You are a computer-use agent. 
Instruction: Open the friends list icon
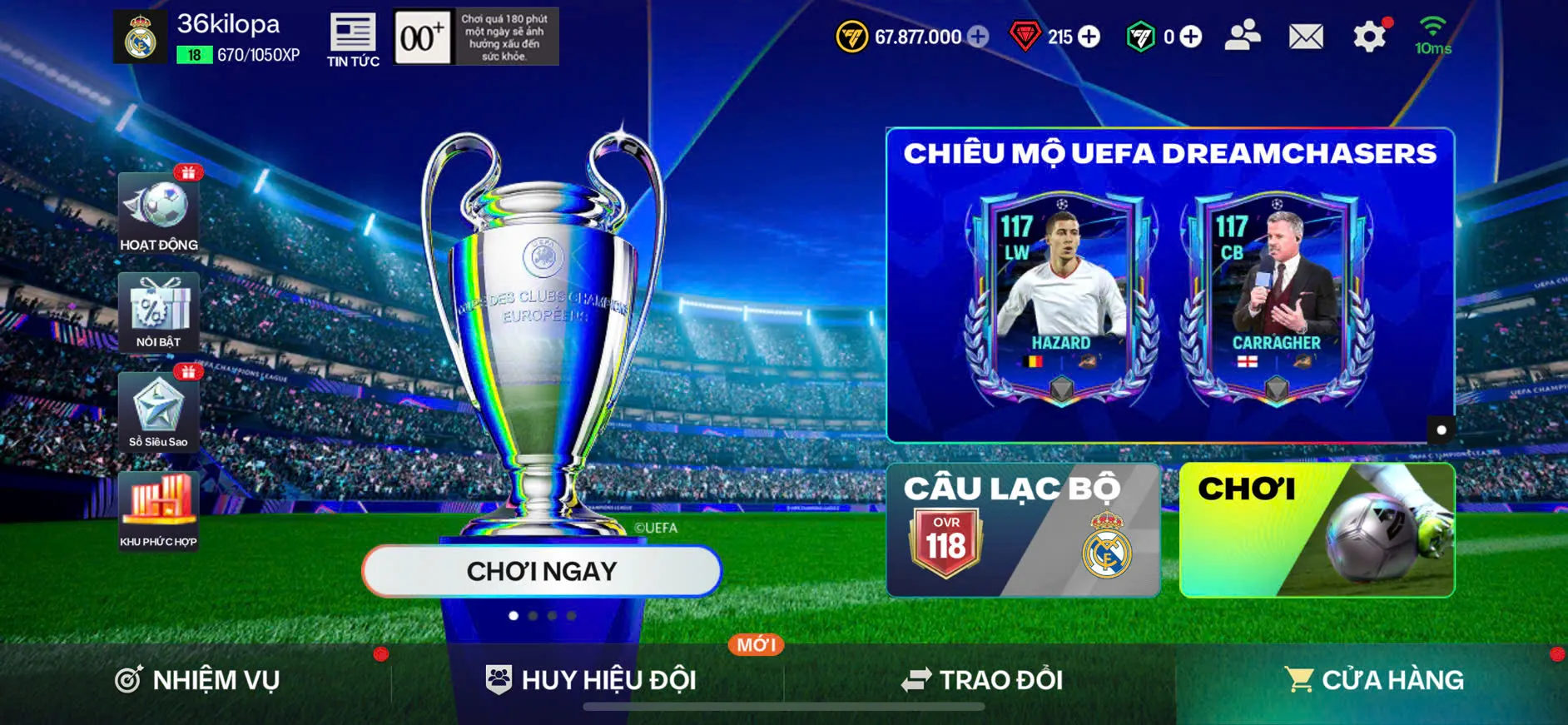[1243, 36]
